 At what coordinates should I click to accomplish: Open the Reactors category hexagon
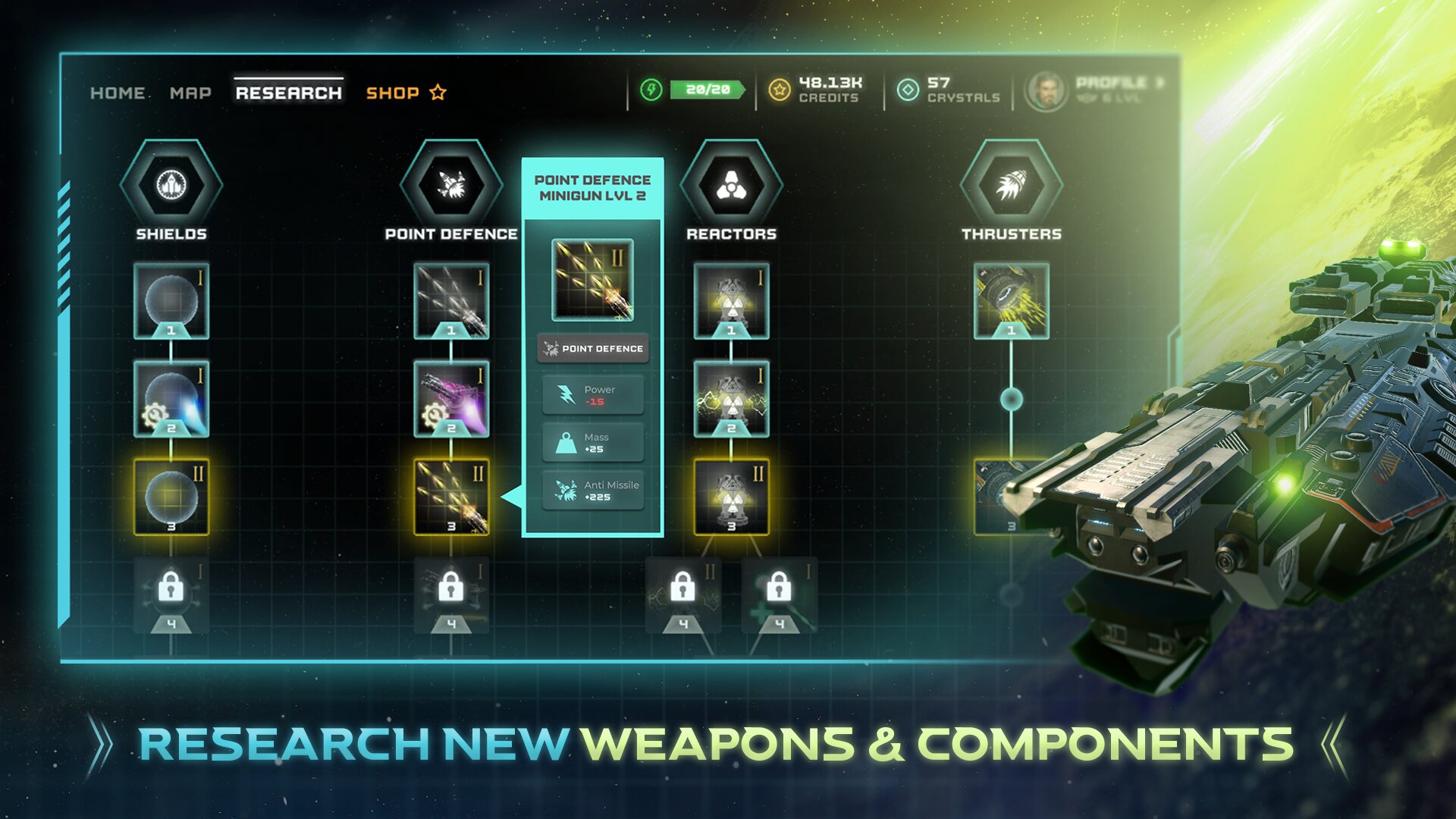click(x=731, y=185)
